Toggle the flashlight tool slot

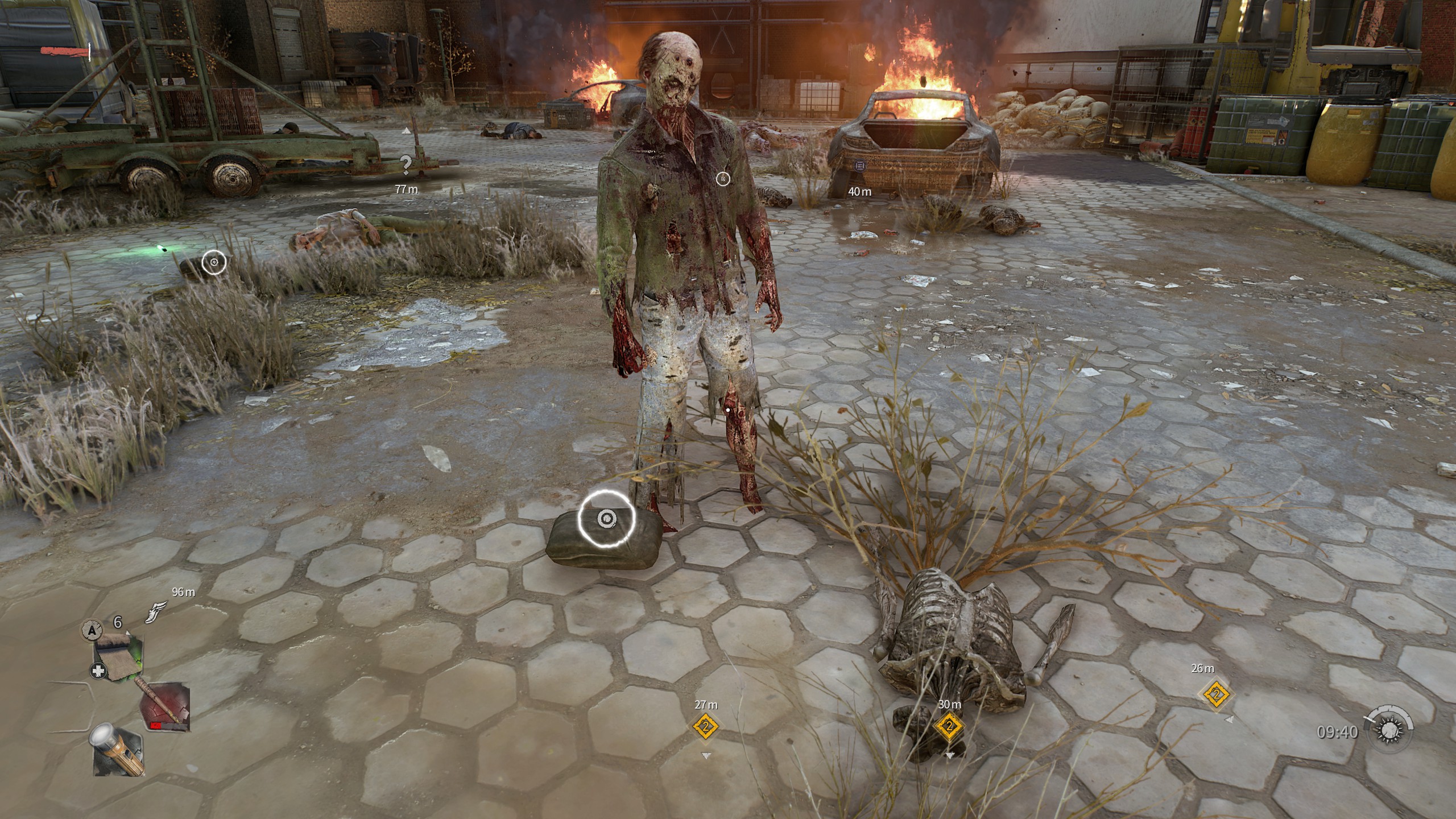(x=117, y=749)
